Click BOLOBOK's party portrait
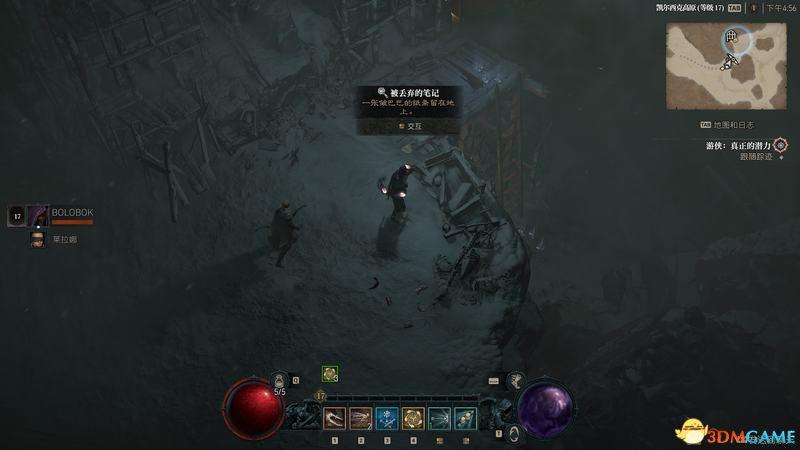Screen dimensions: 800x450 pyautogui.click(x=38, y=215)
